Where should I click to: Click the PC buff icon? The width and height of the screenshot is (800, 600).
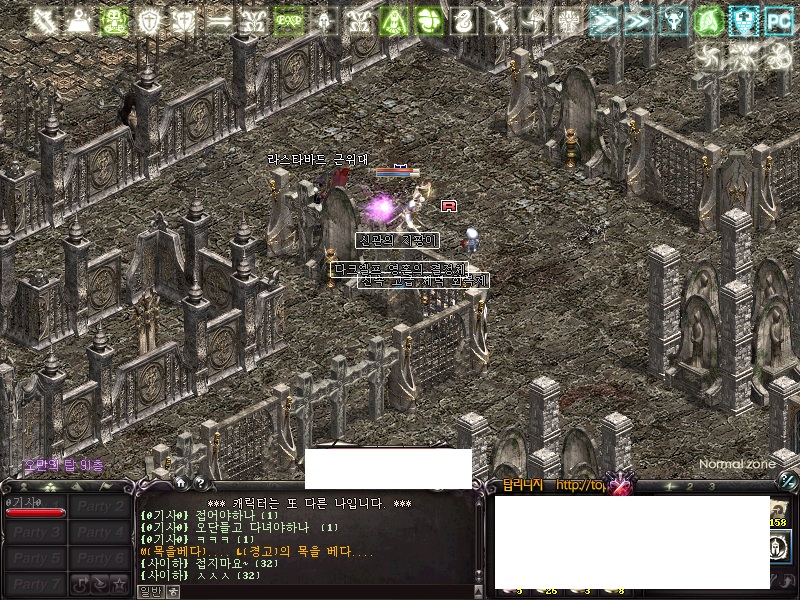pos(776,19)
